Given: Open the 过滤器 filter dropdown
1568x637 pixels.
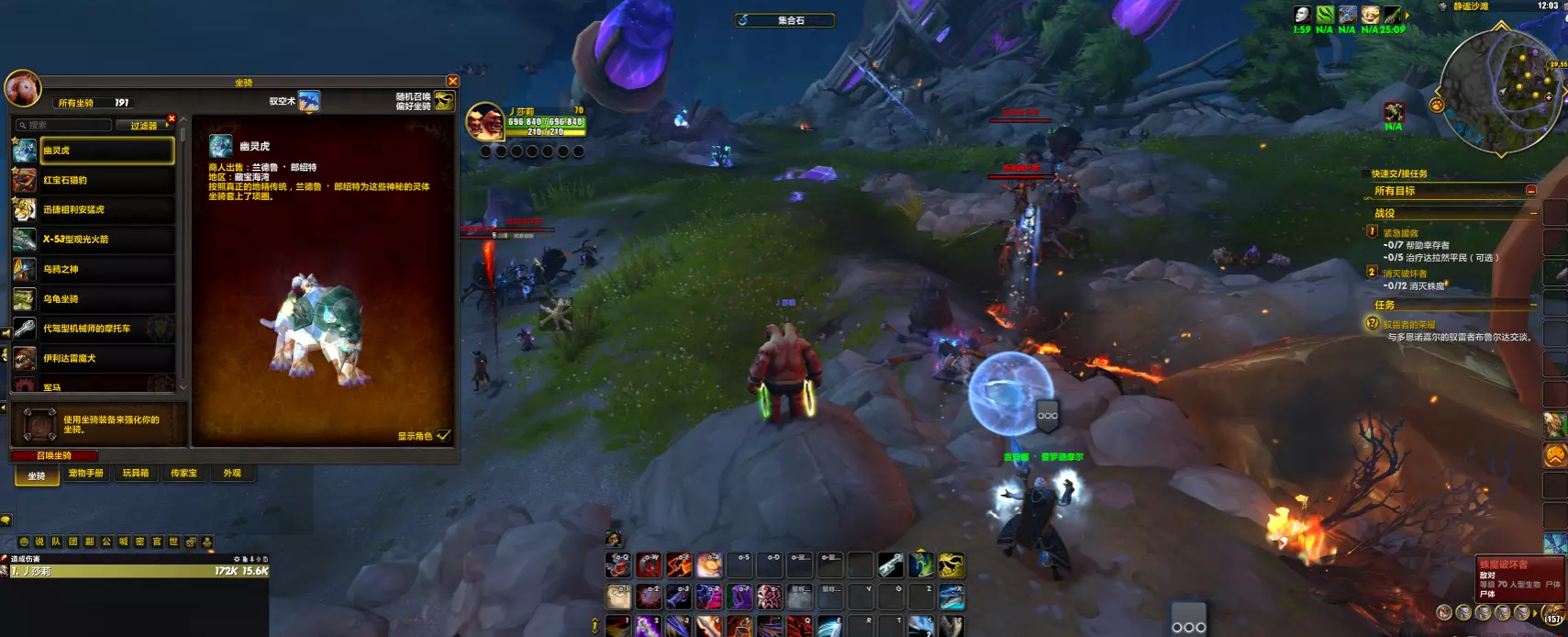Looking at the screenshot, I should (x=144, y=126).
